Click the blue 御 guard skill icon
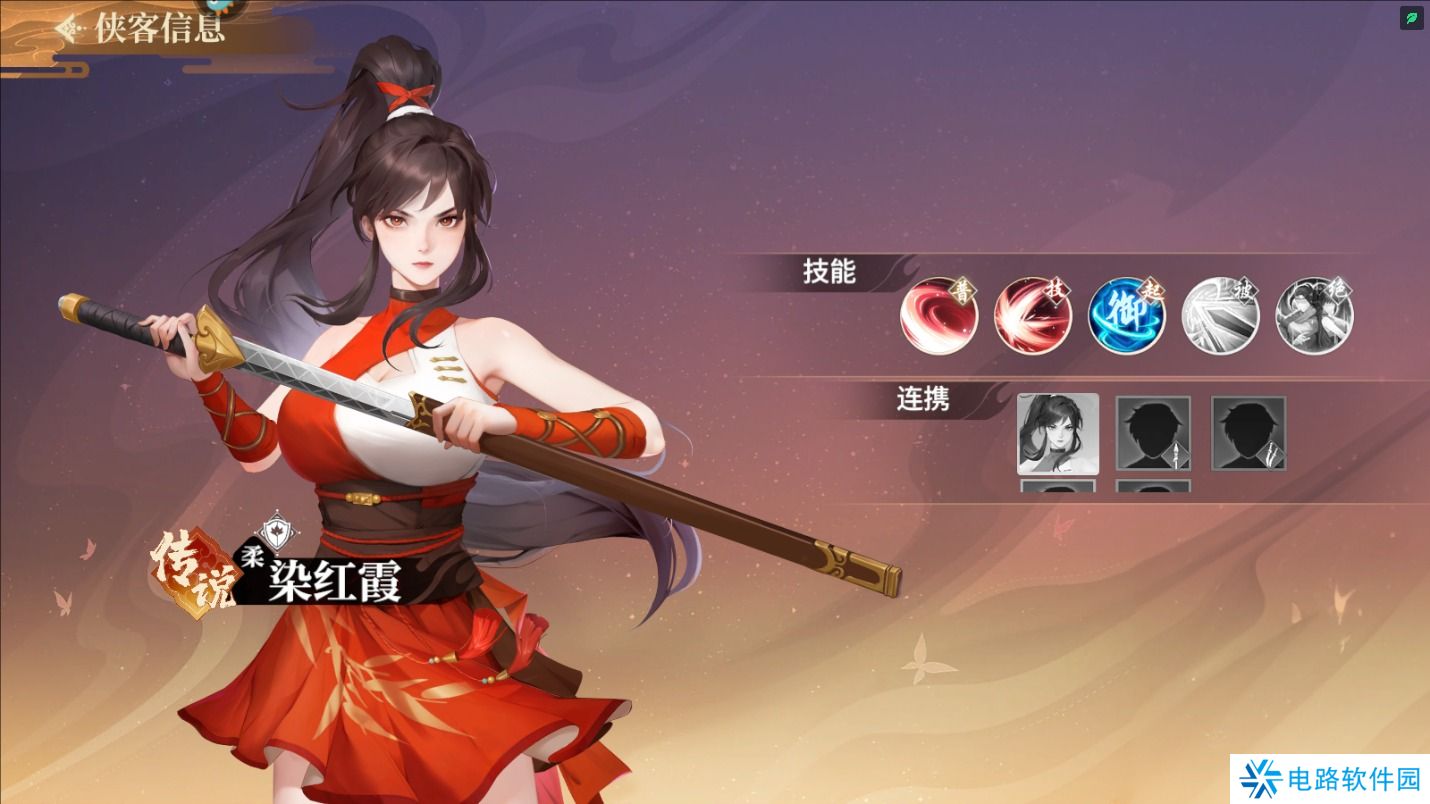This screenshot has height=804, width=1430. [1126, 315]
